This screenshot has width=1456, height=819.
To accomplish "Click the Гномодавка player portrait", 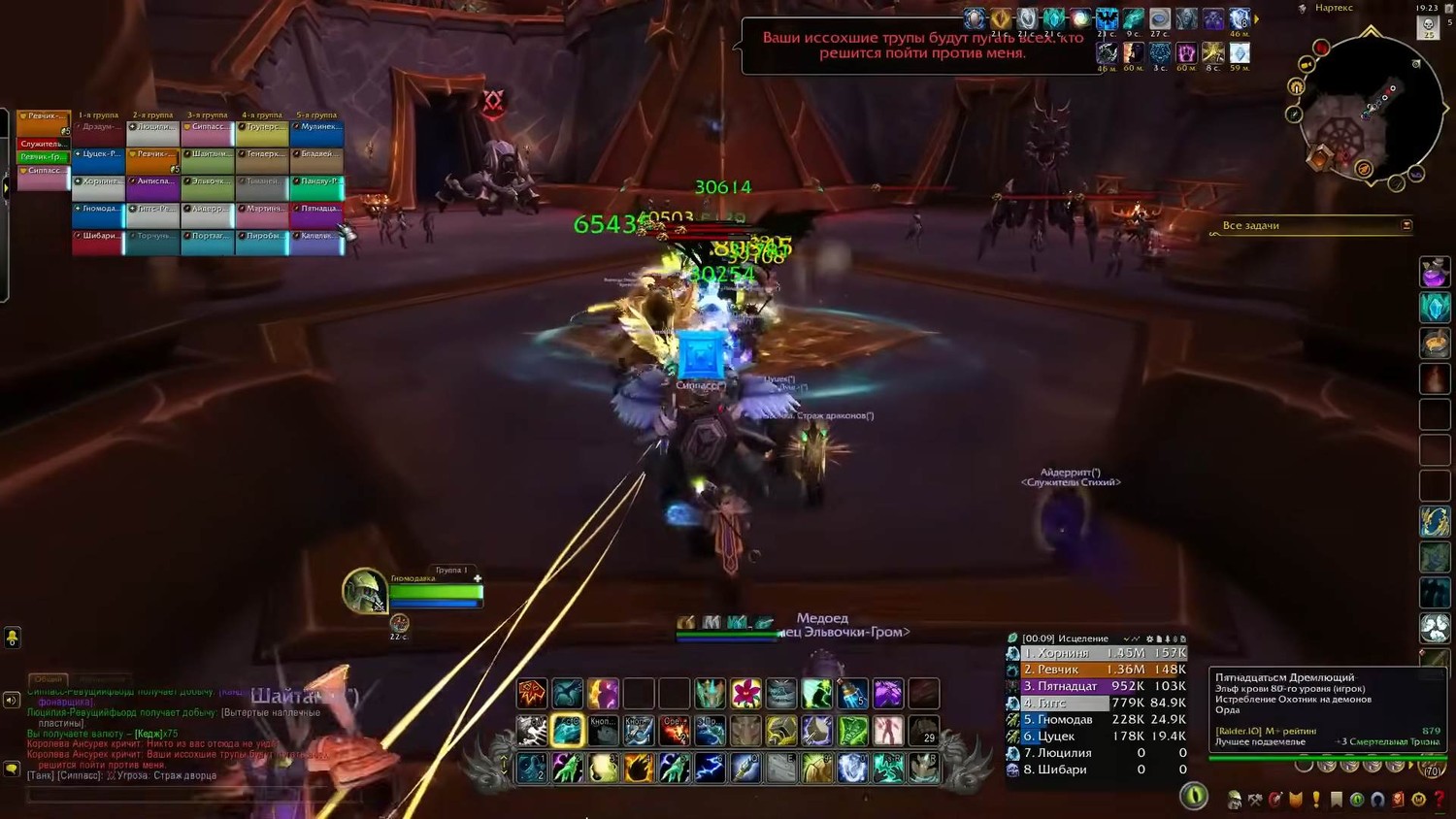I will (x=365, y=590).
